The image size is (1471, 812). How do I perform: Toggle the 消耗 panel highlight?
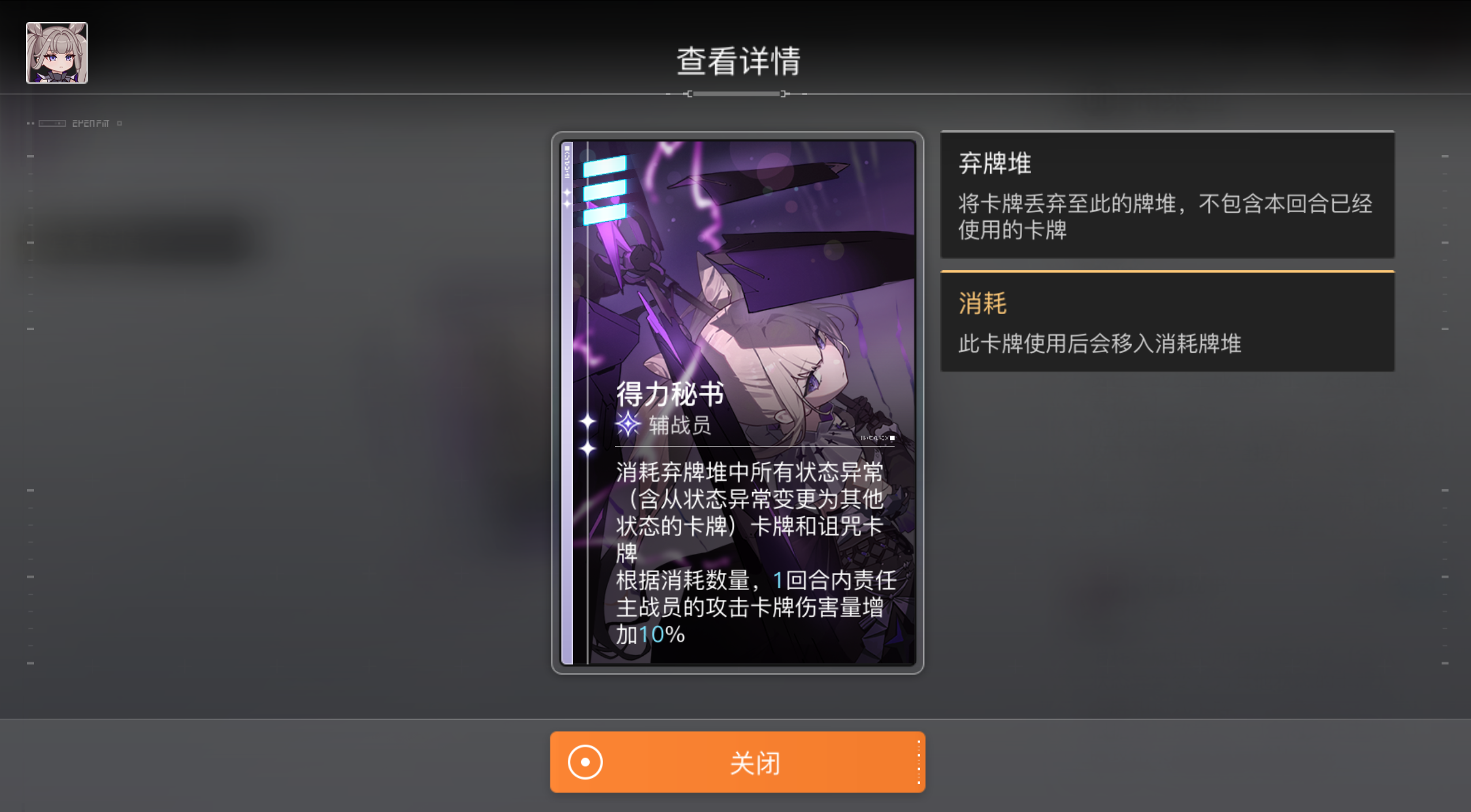[982, 302]
